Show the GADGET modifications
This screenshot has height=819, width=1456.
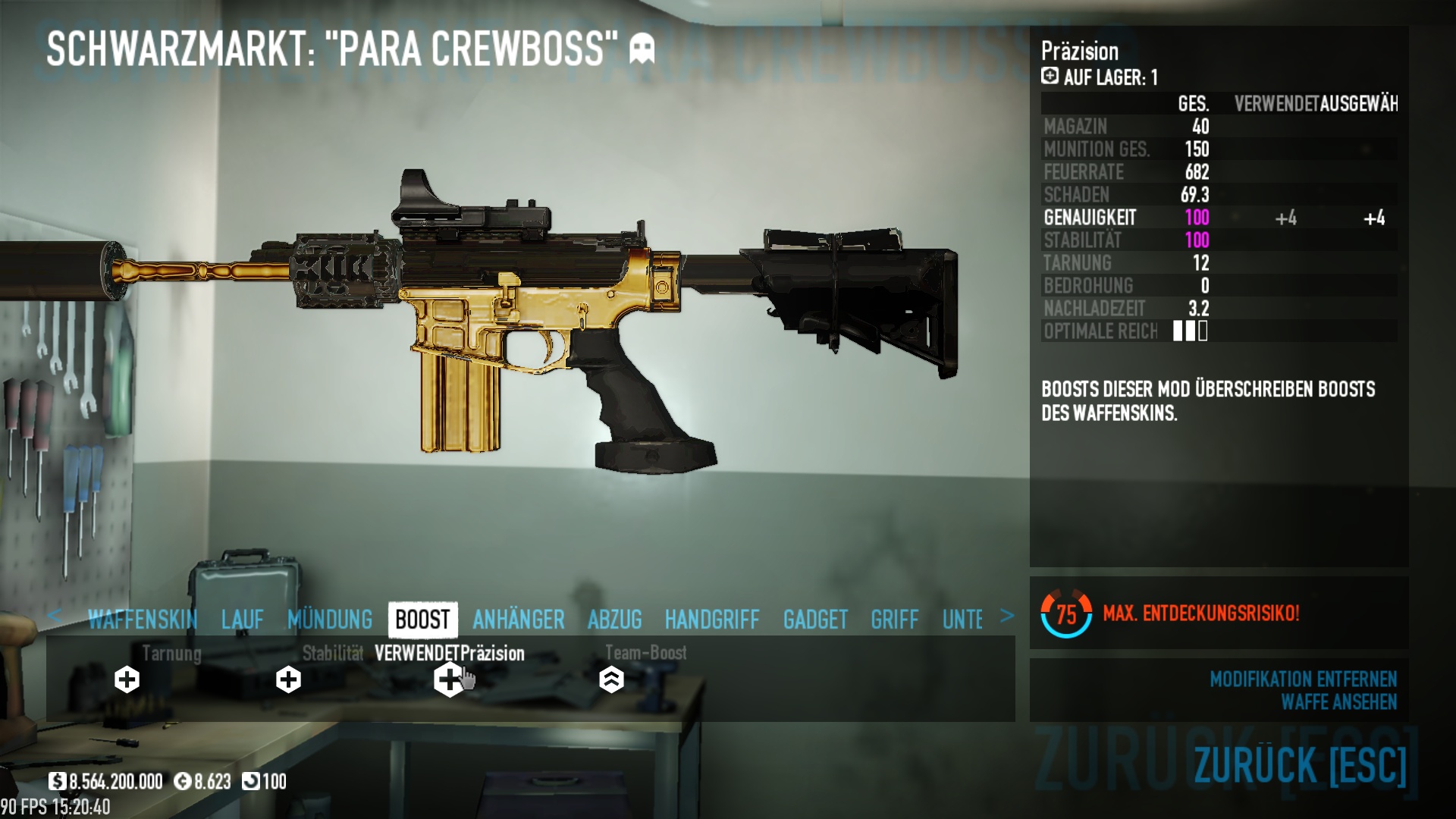click(x=815, y=620)
